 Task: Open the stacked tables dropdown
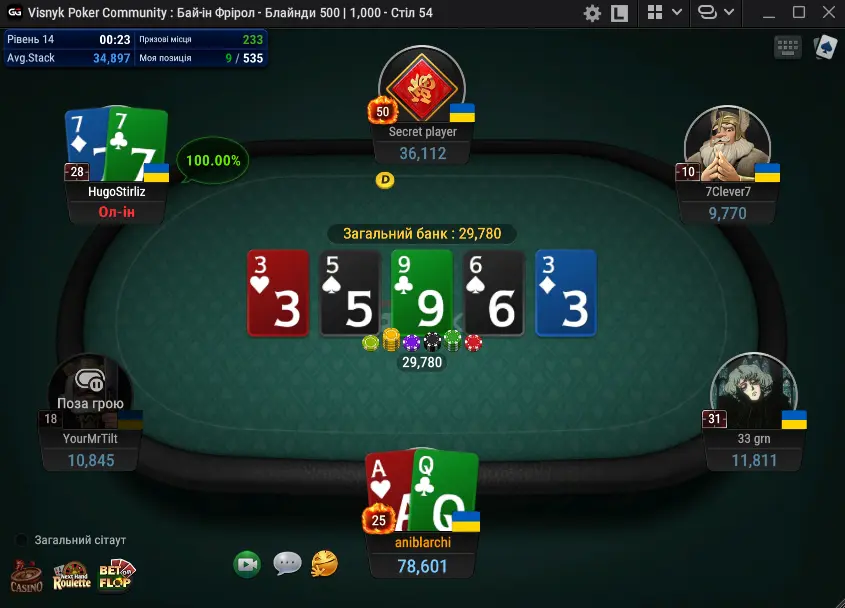point(716,13)
